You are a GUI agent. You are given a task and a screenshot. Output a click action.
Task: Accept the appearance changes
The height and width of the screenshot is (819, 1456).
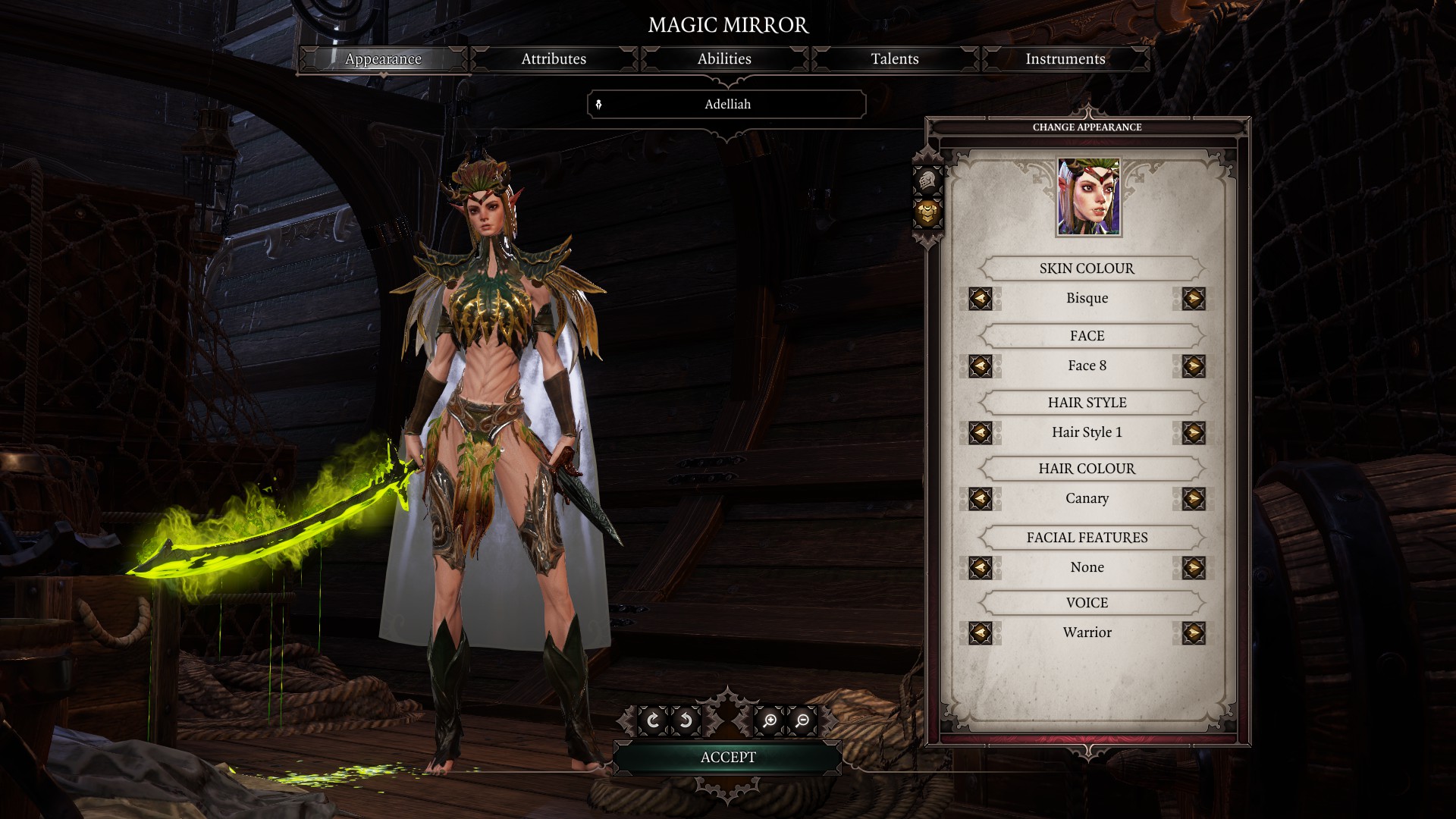(728, 758)
